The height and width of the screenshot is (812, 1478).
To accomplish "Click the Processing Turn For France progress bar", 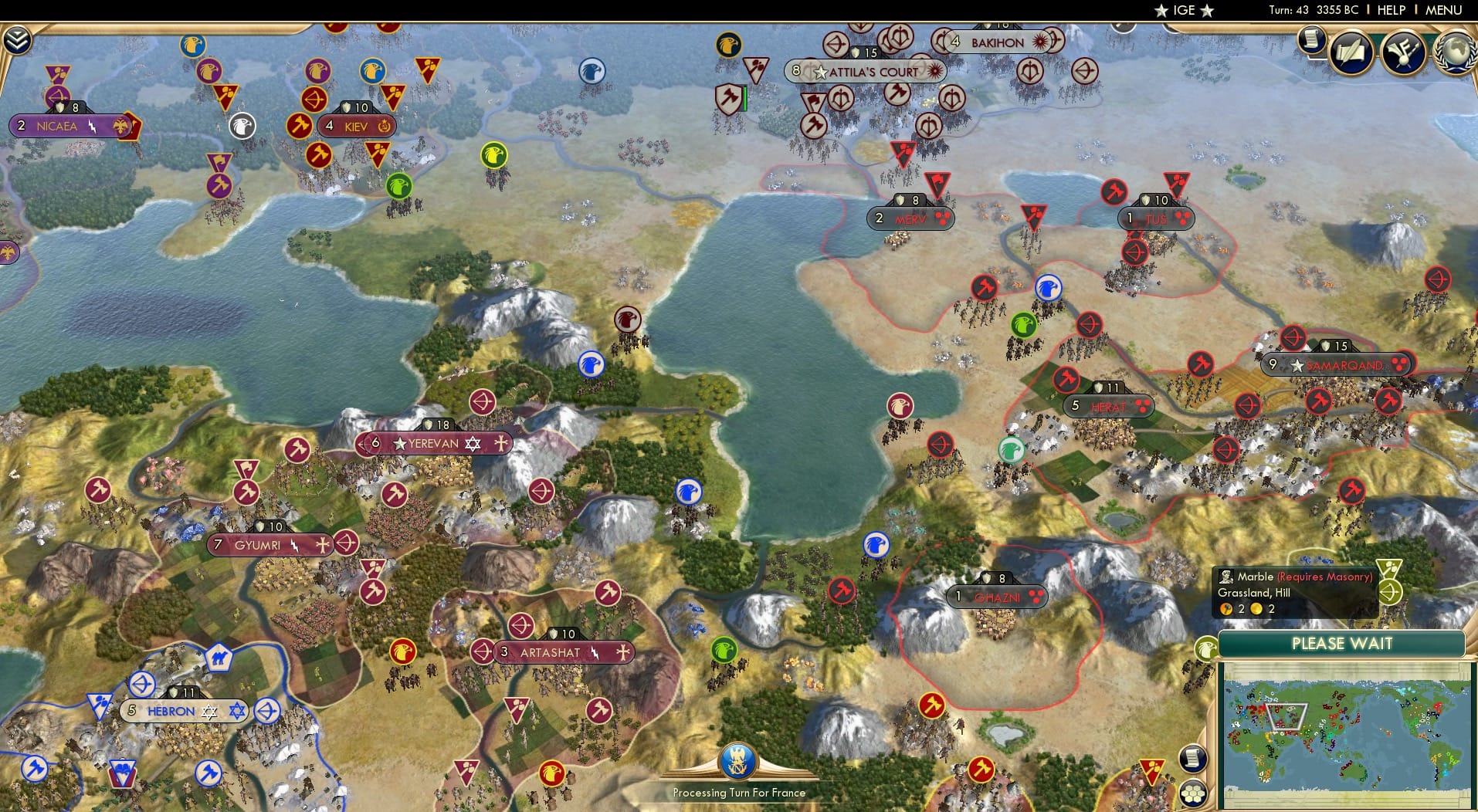I will point(739,772).
